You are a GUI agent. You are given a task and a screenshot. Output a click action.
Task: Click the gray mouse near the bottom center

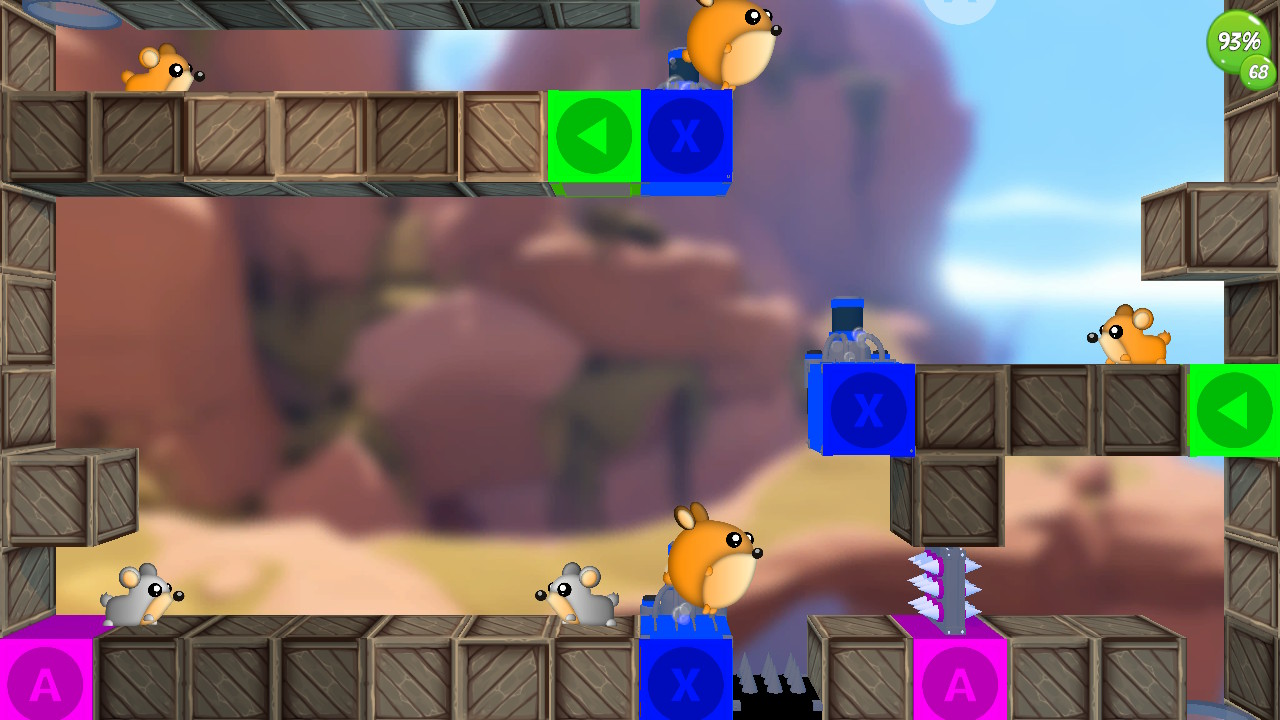[577, 595]
